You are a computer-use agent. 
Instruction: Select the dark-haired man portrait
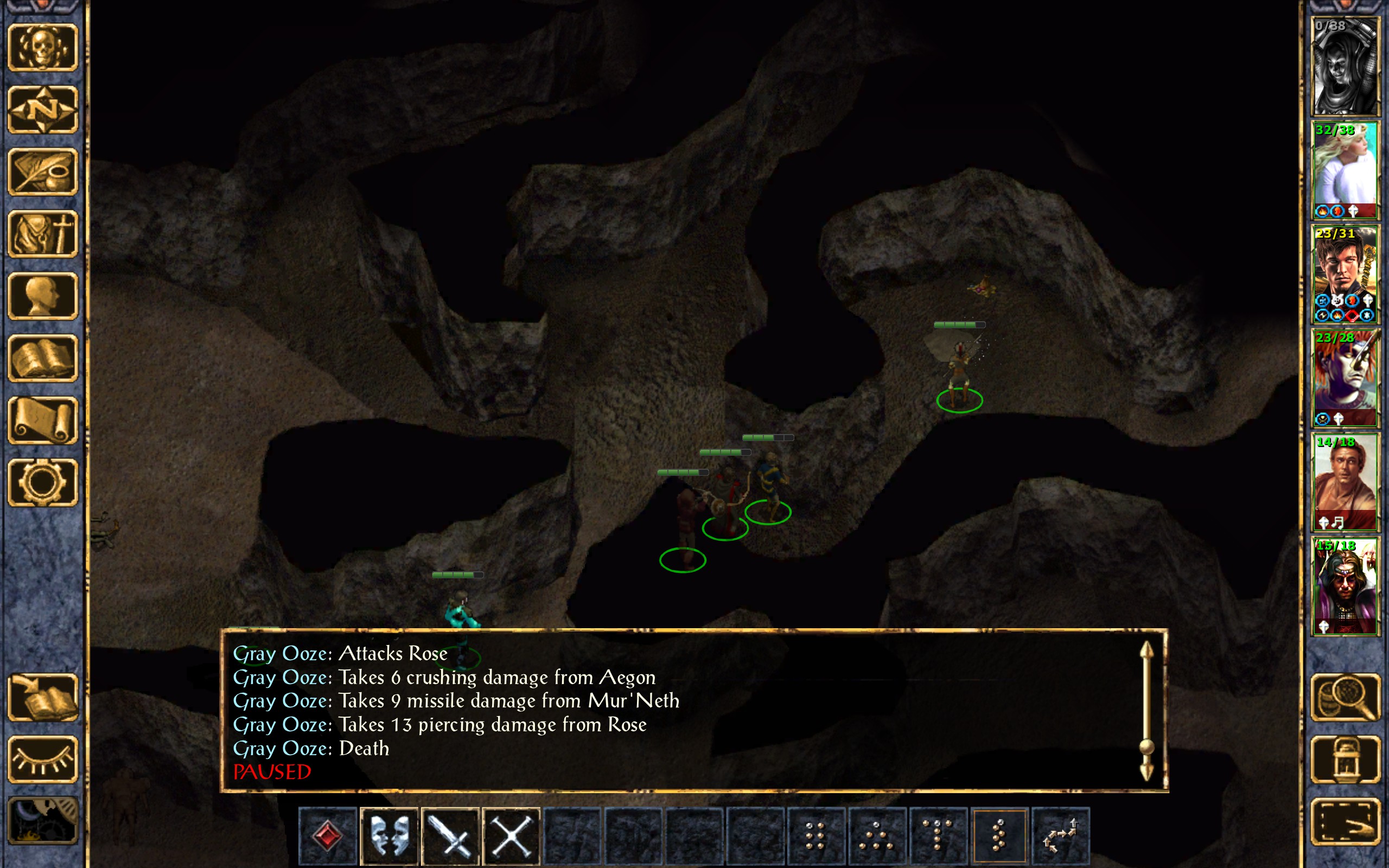pos(1345,274)
